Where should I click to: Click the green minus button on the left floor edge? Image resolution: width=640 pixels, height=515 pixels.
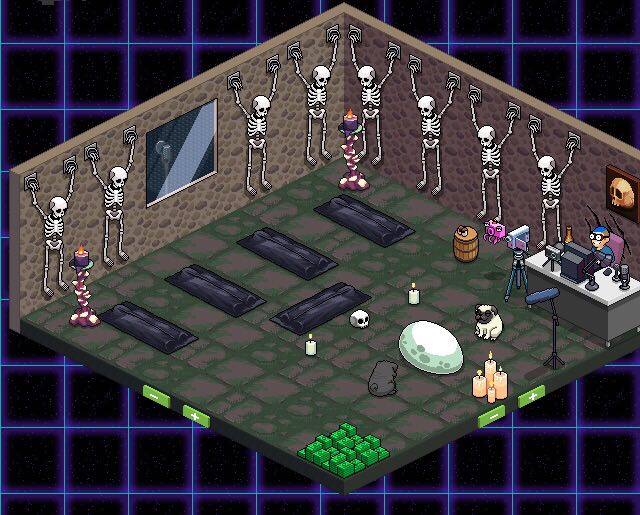tap(156, 395)
